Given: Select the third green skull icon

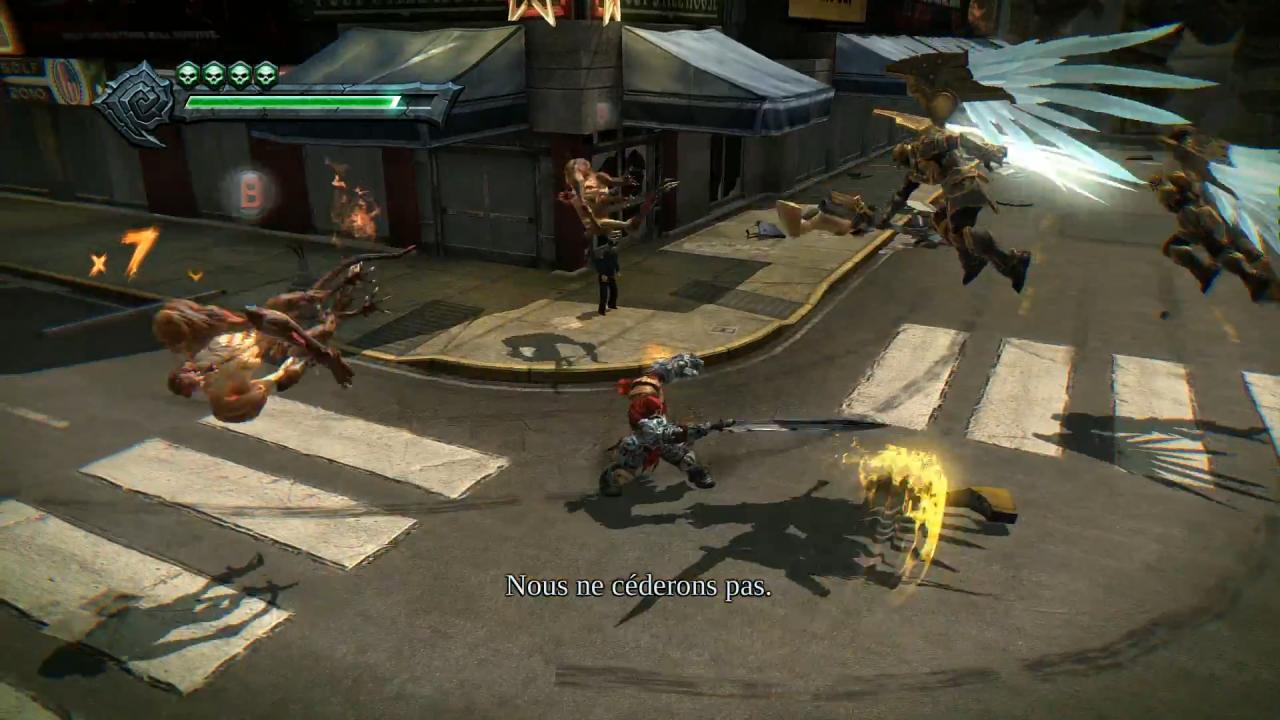Looking at the screenshot, I should [x=239, y=73].
